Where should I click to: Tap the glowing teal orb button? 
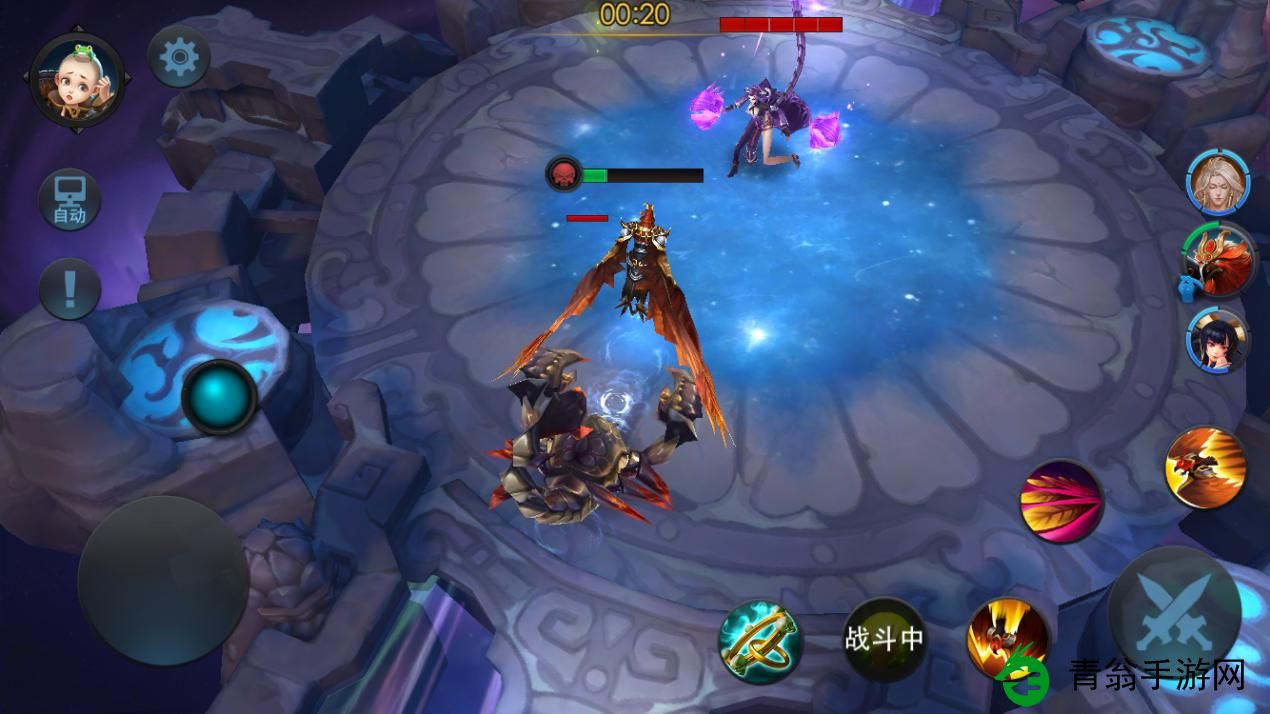pyautogui.click(x=219, y=397)
